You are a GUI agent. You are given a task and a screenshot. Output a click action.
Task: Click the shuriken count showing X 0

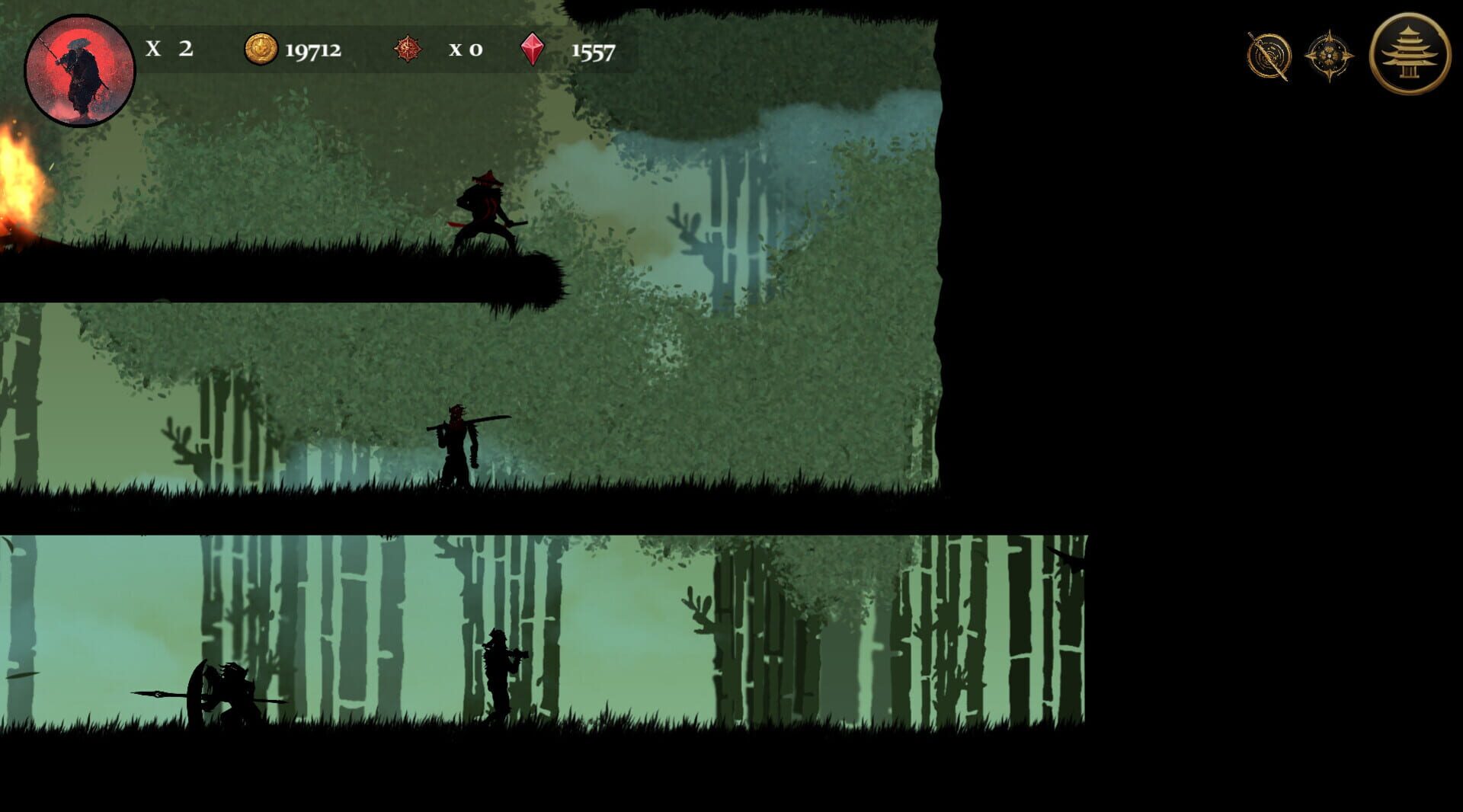(x=465, y=50)
